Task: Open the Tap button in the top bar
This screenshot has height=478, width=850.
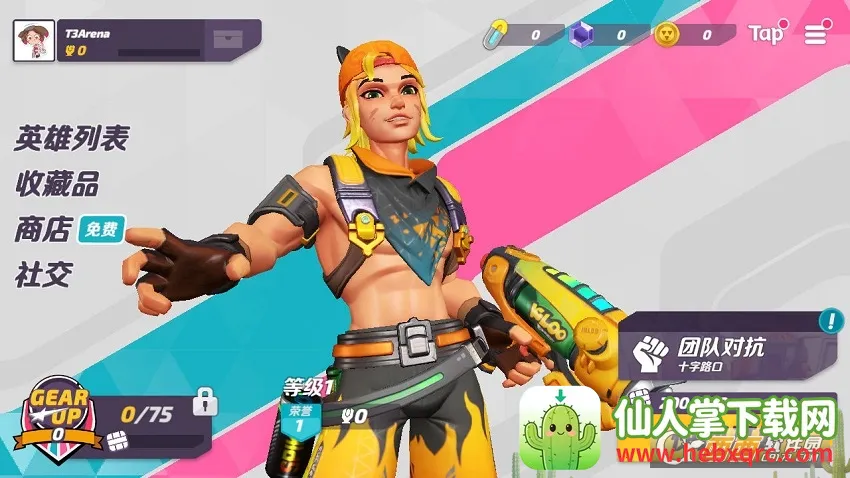Action: pyautogui.click(x=767, y=34)
